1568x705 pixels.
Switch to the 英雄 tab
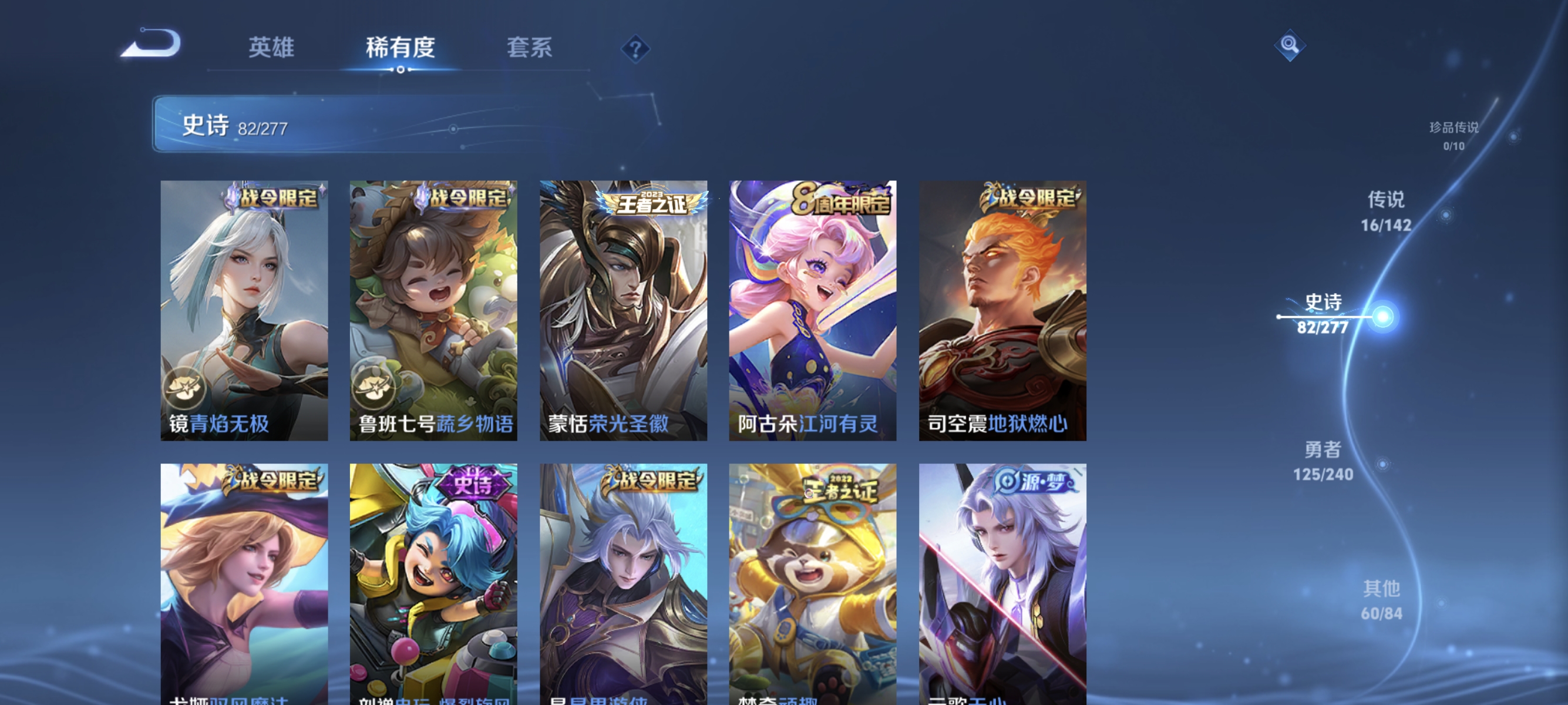[x=271, y=48]
